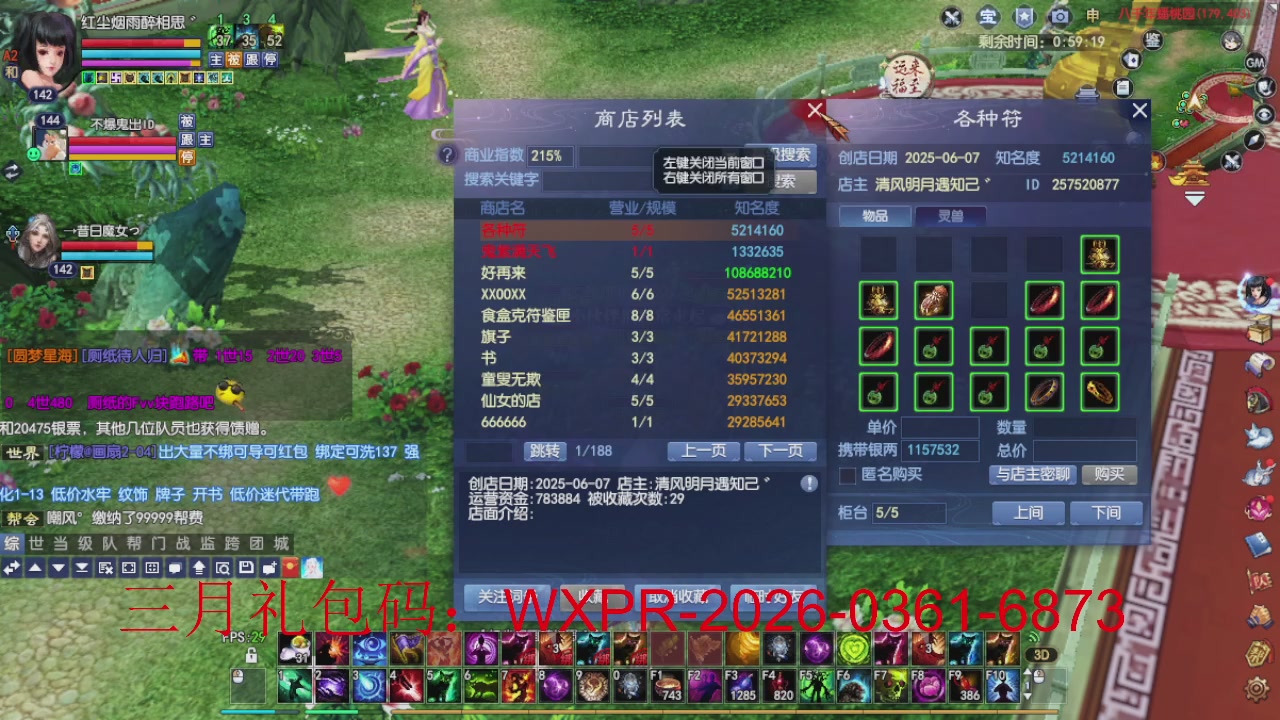Image resolution: width=1280 pixels, height=720 pixels.
Task: Click the 搜索关键字 search keyword input field
Action: 590,181
